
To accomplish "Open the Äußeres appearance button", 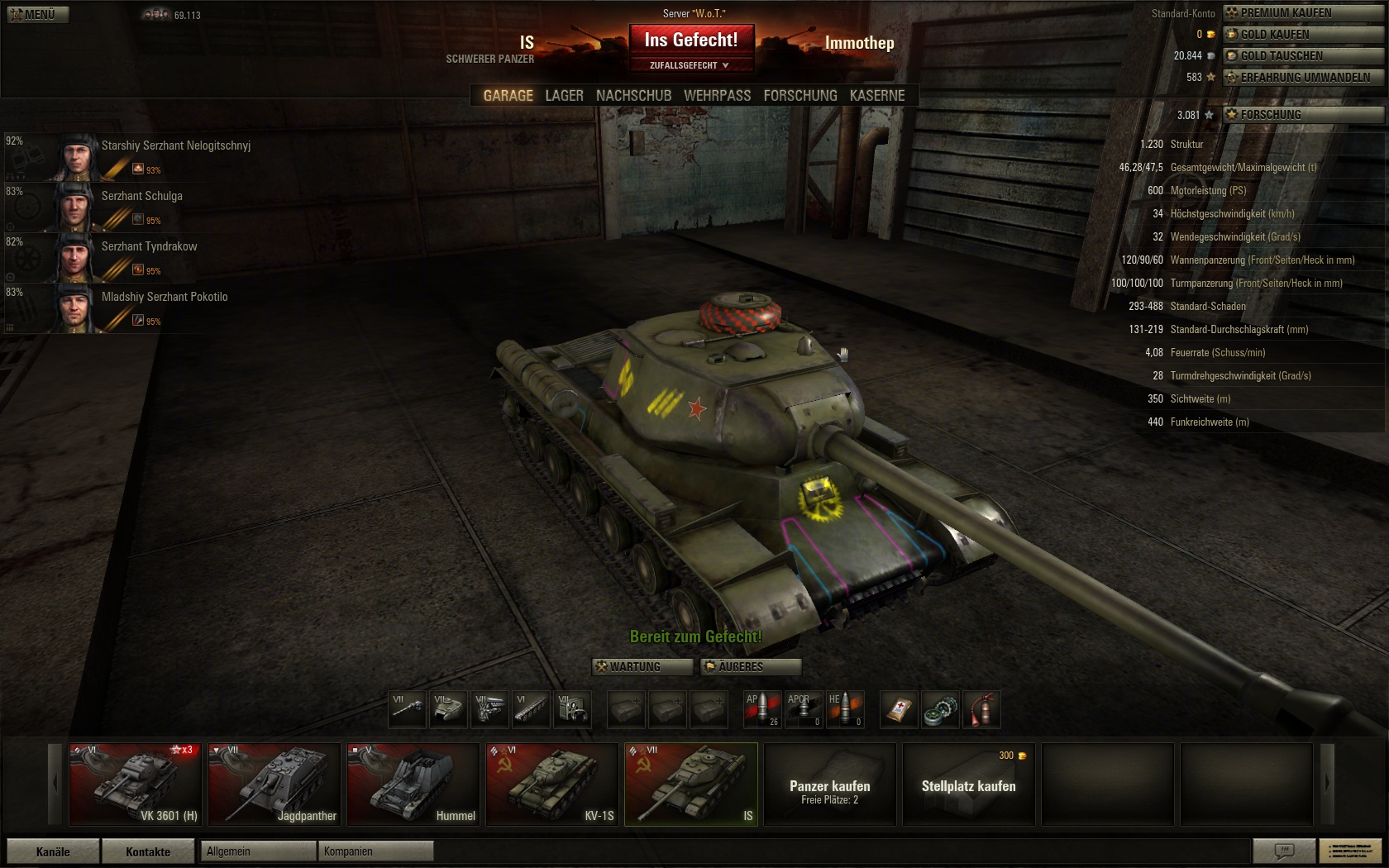I will point(750,667).
